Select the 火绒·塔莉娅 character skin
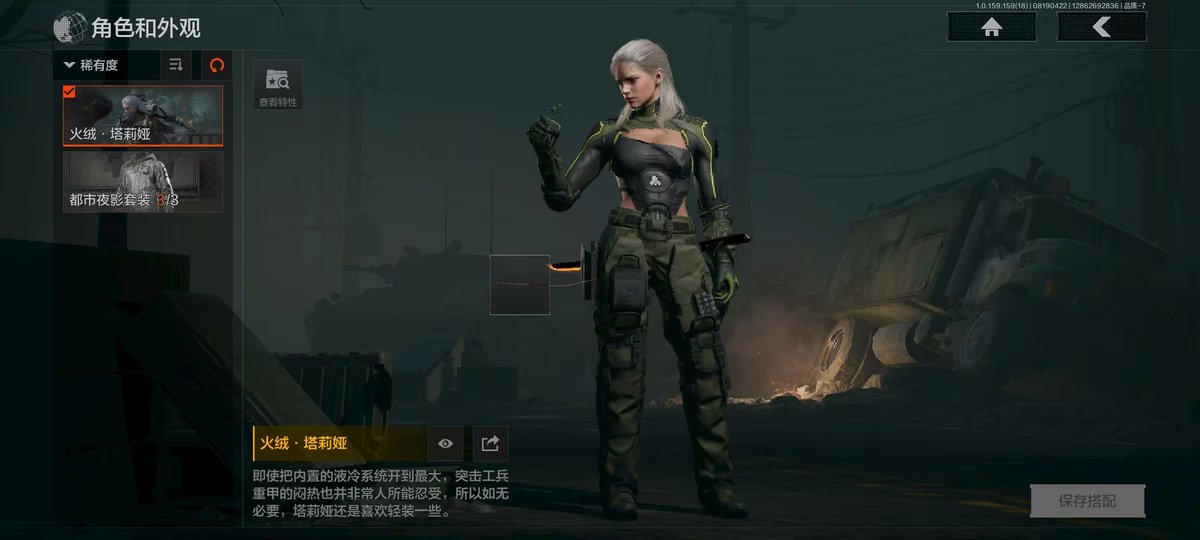The image size is (1200, 540). [x=142, y=116]
